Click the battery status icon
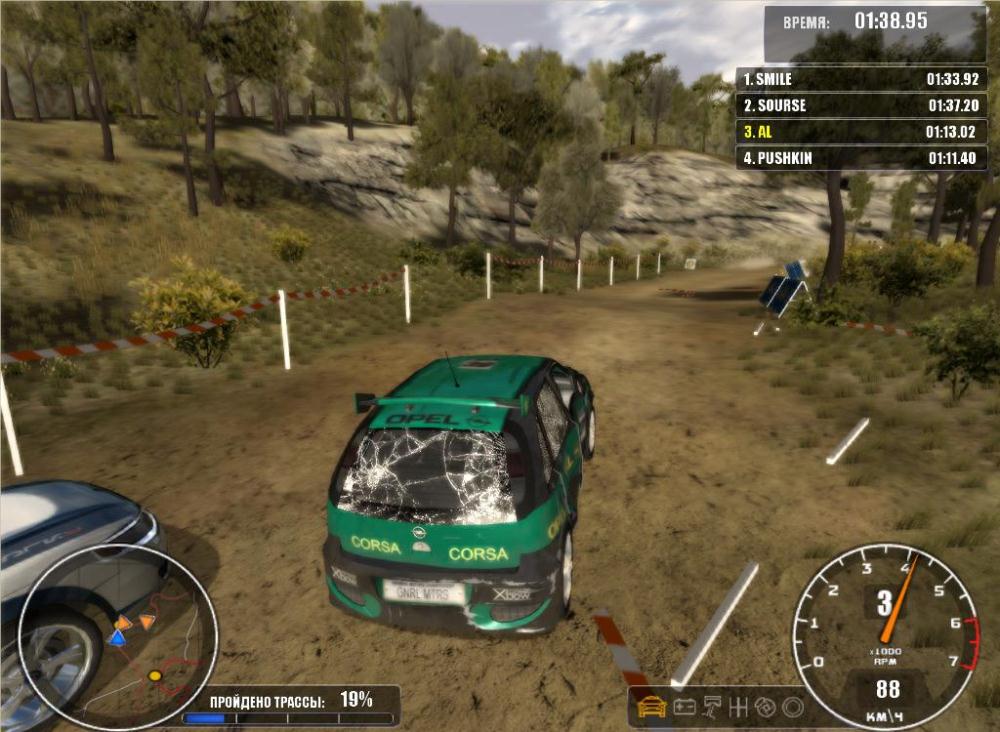Image resolution: width=1000 pixels, height=732 pixels. tap(685, 706)
